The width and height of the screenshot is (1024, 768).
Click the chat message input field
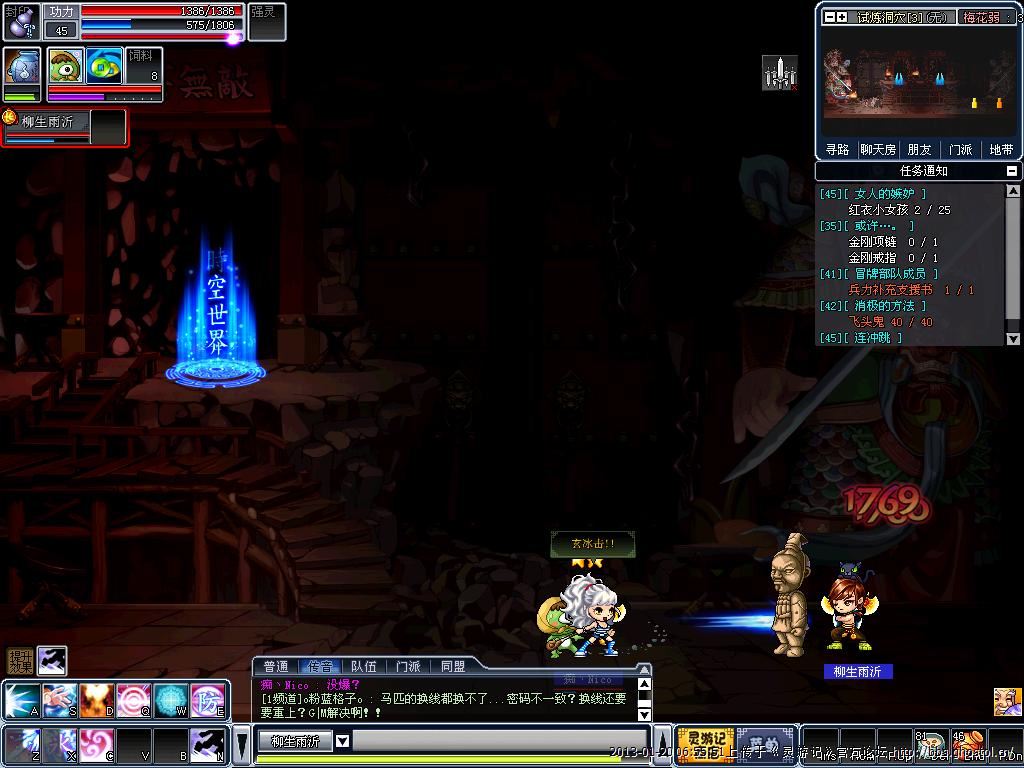(500, 741)
